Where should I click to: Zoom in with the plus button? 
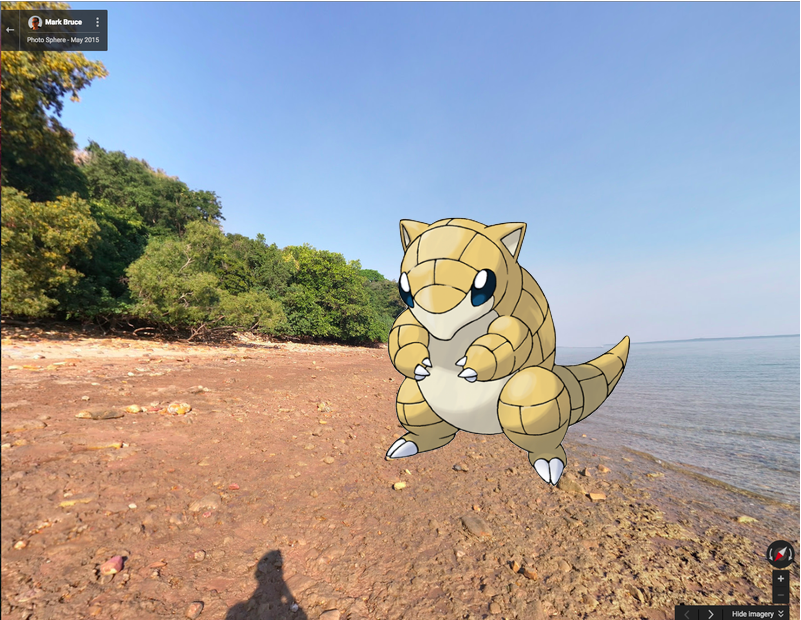point(781,579)
